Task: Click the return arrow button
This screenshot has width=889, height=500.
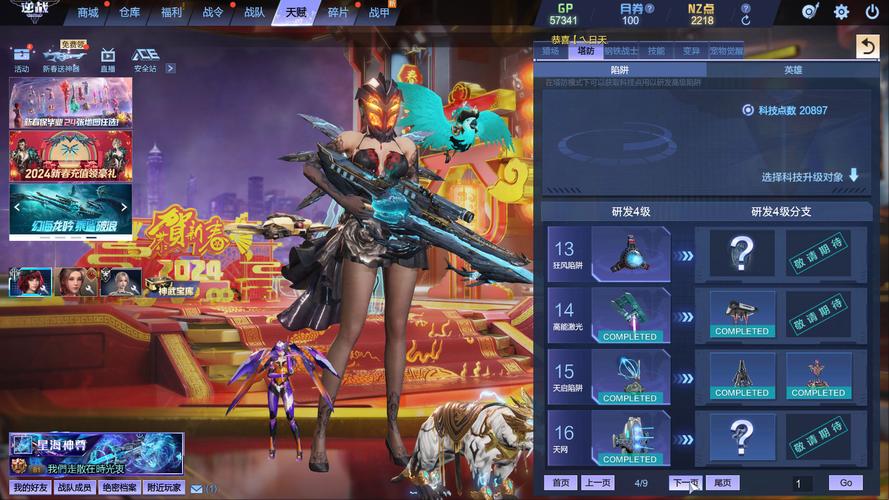Action: tap(867, 47)
